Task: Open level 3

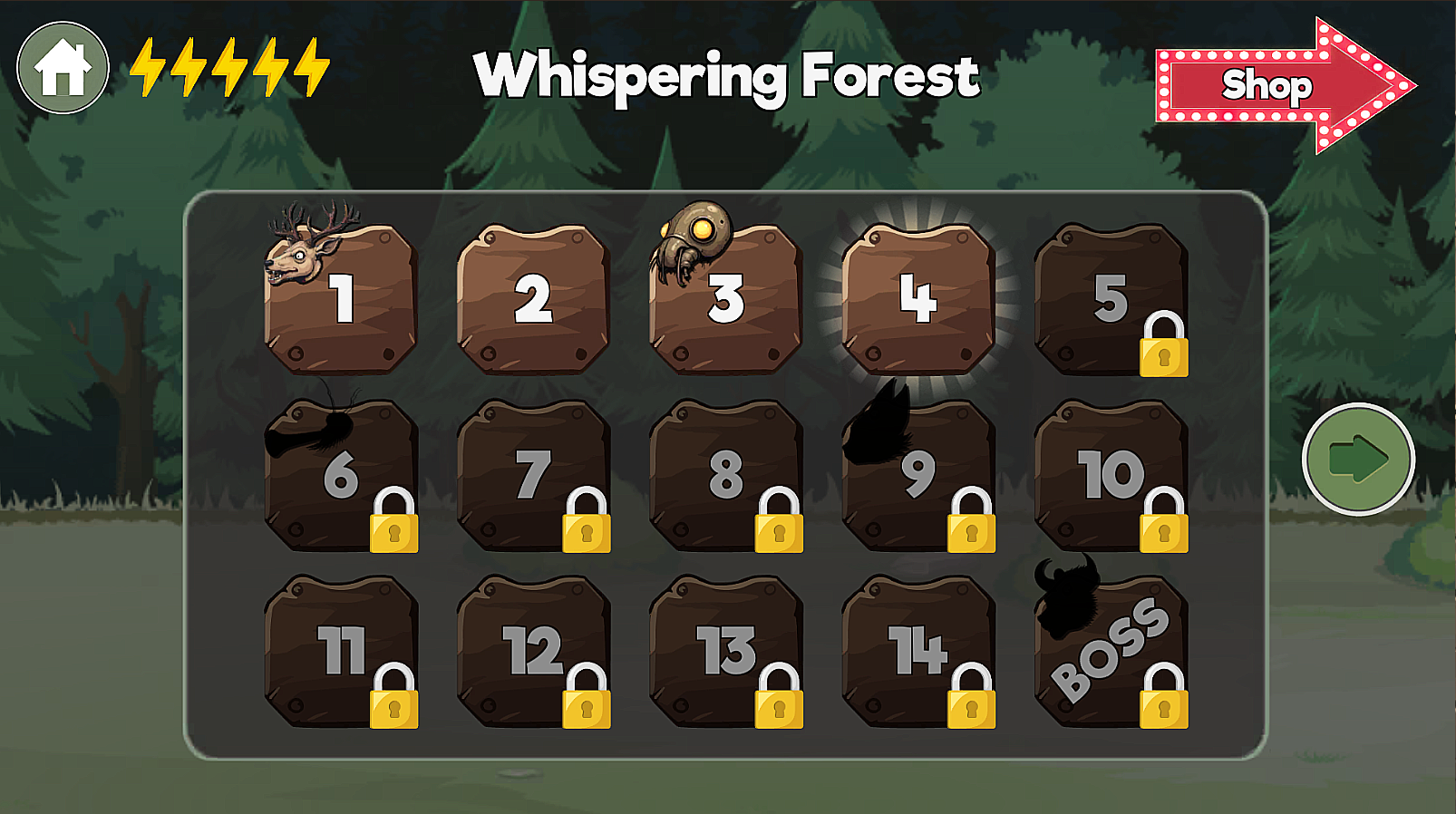Action: coord(728,304)
